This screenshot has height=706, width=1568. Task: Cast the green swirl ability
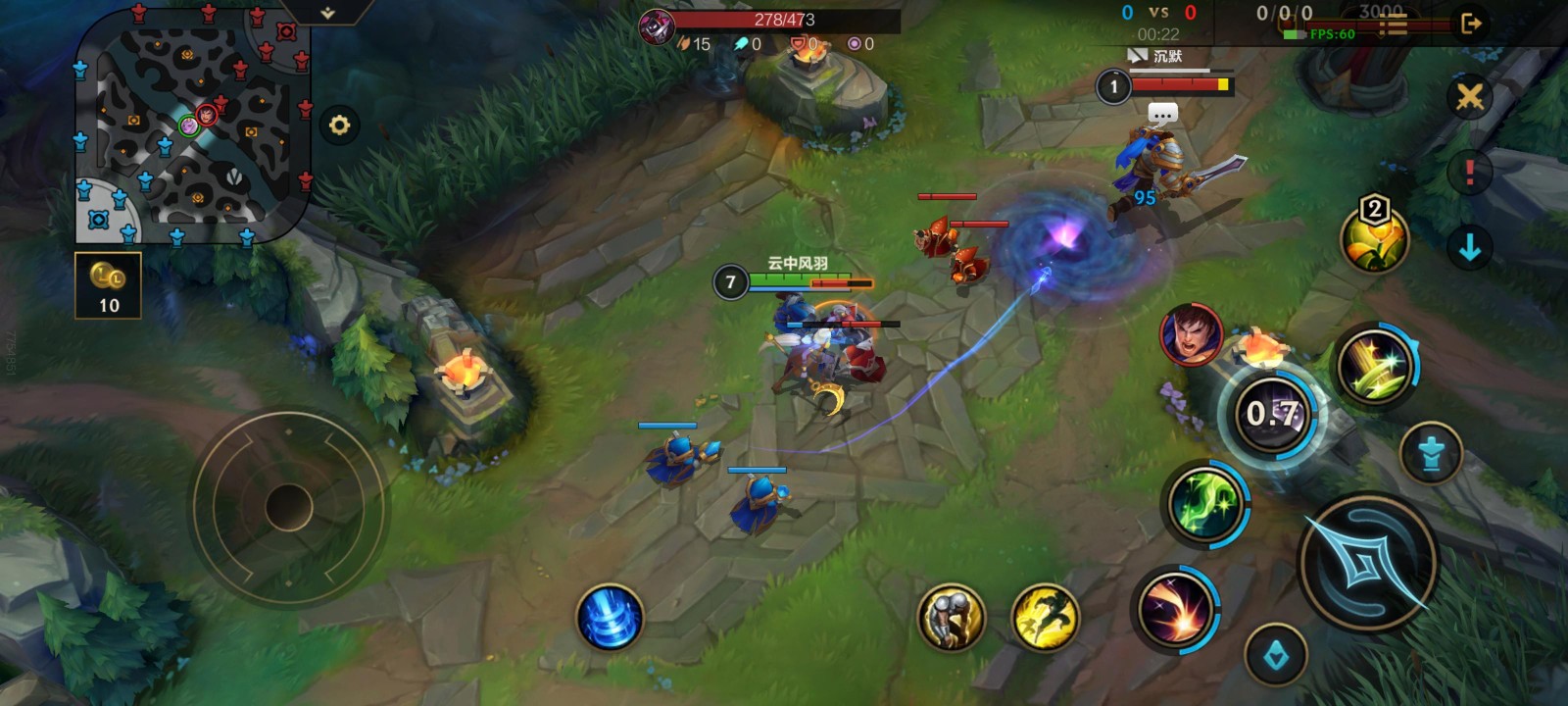1204,504
